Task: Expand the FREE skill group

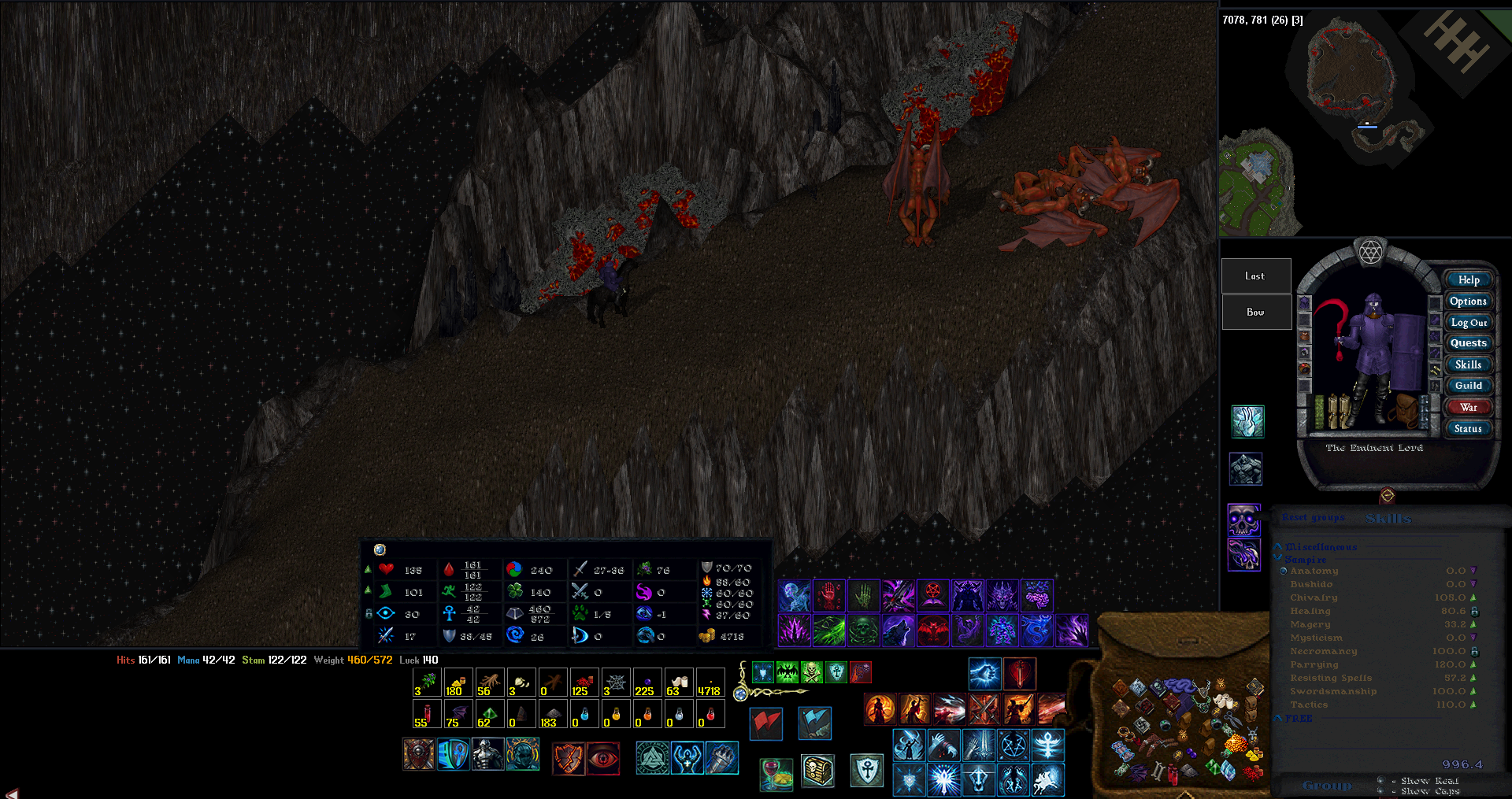Action: pos(1278,718)
